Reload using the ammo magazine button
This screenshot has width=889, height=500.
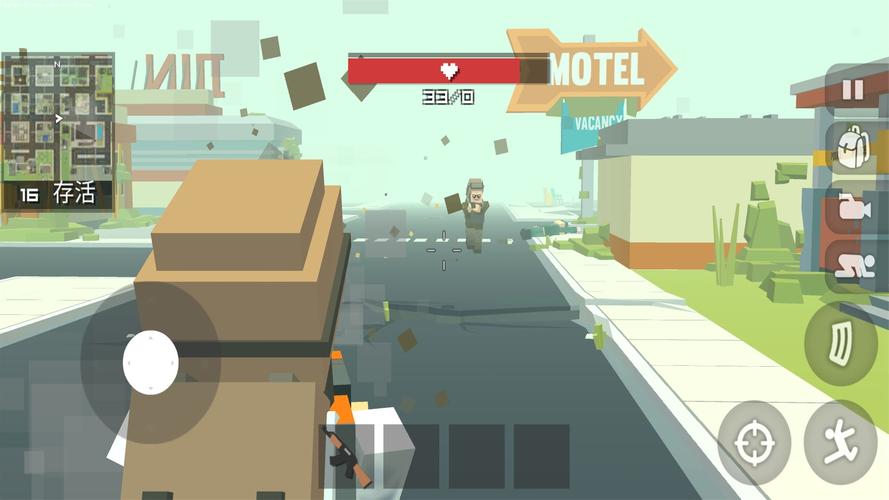click(x=841, y=343)
